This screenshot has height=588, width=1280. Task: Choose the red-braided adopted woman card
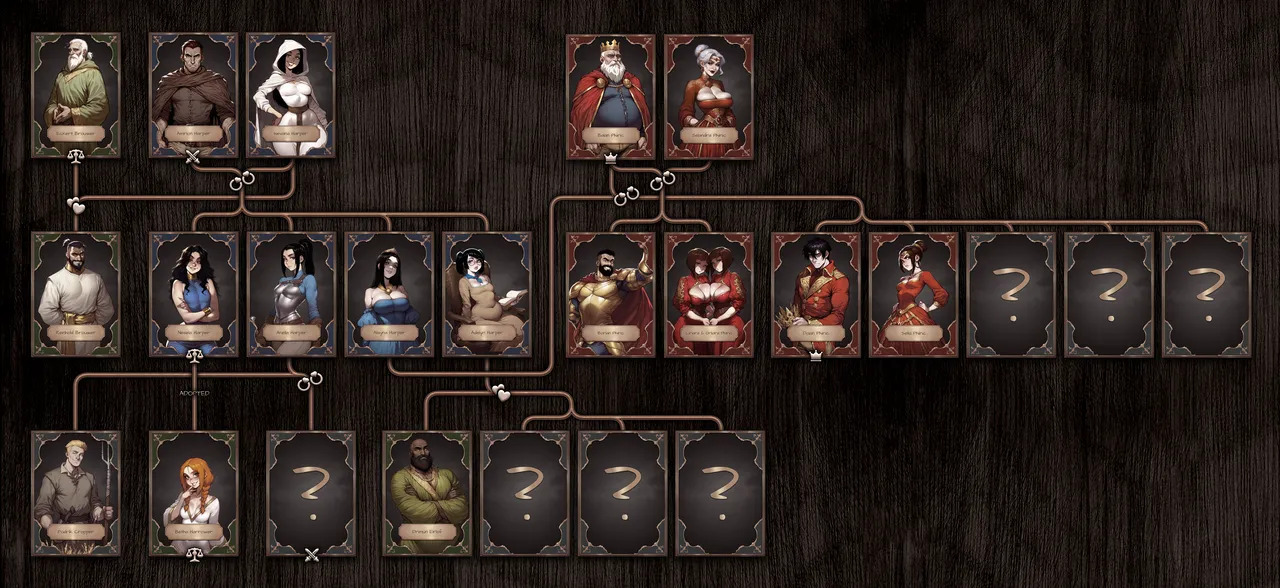194,492
